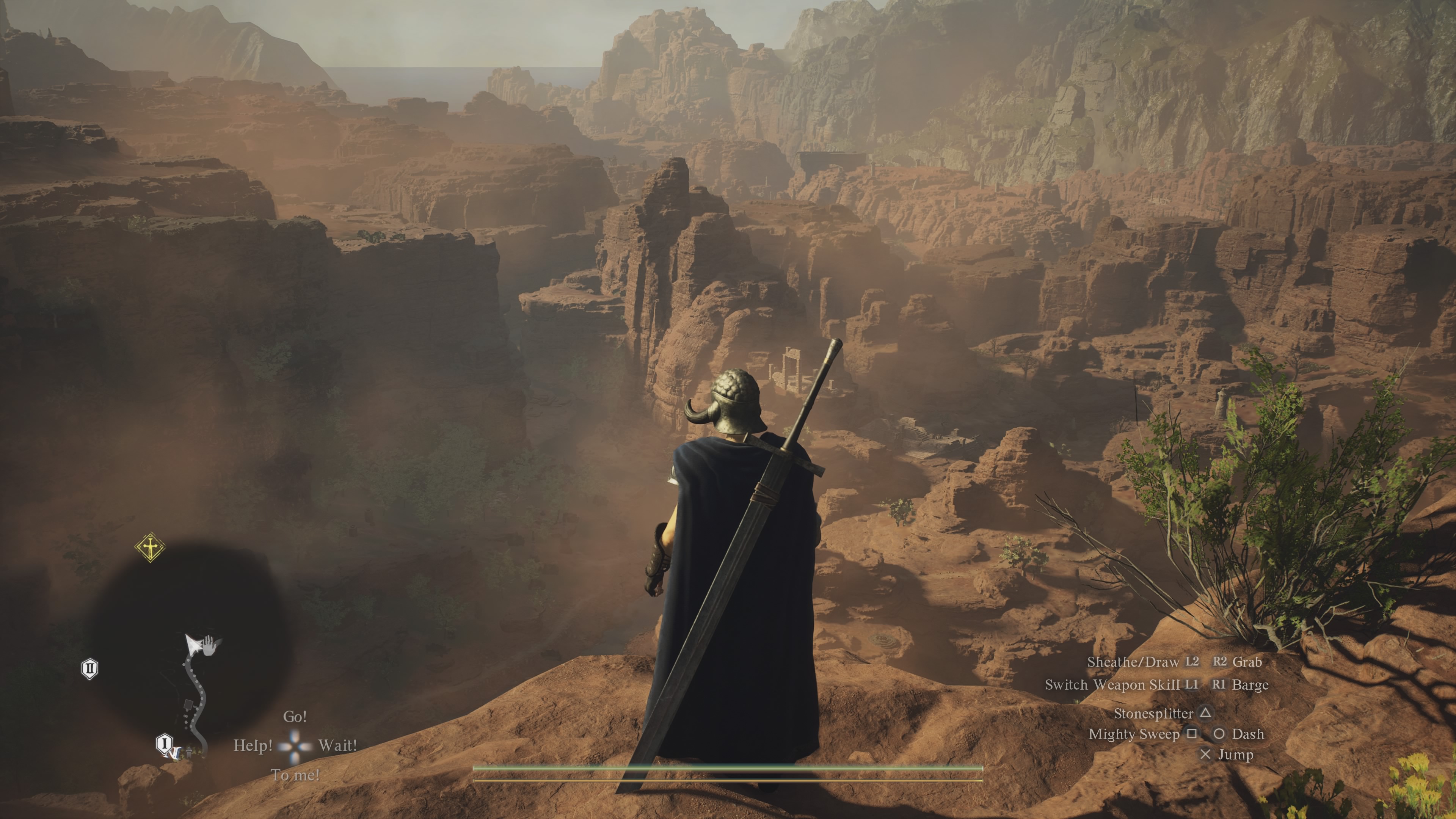This screenshot has width=1456, height=819.
Task: Activate the Mighty Sweep skill label
Action: click(x=1133, y=734)
